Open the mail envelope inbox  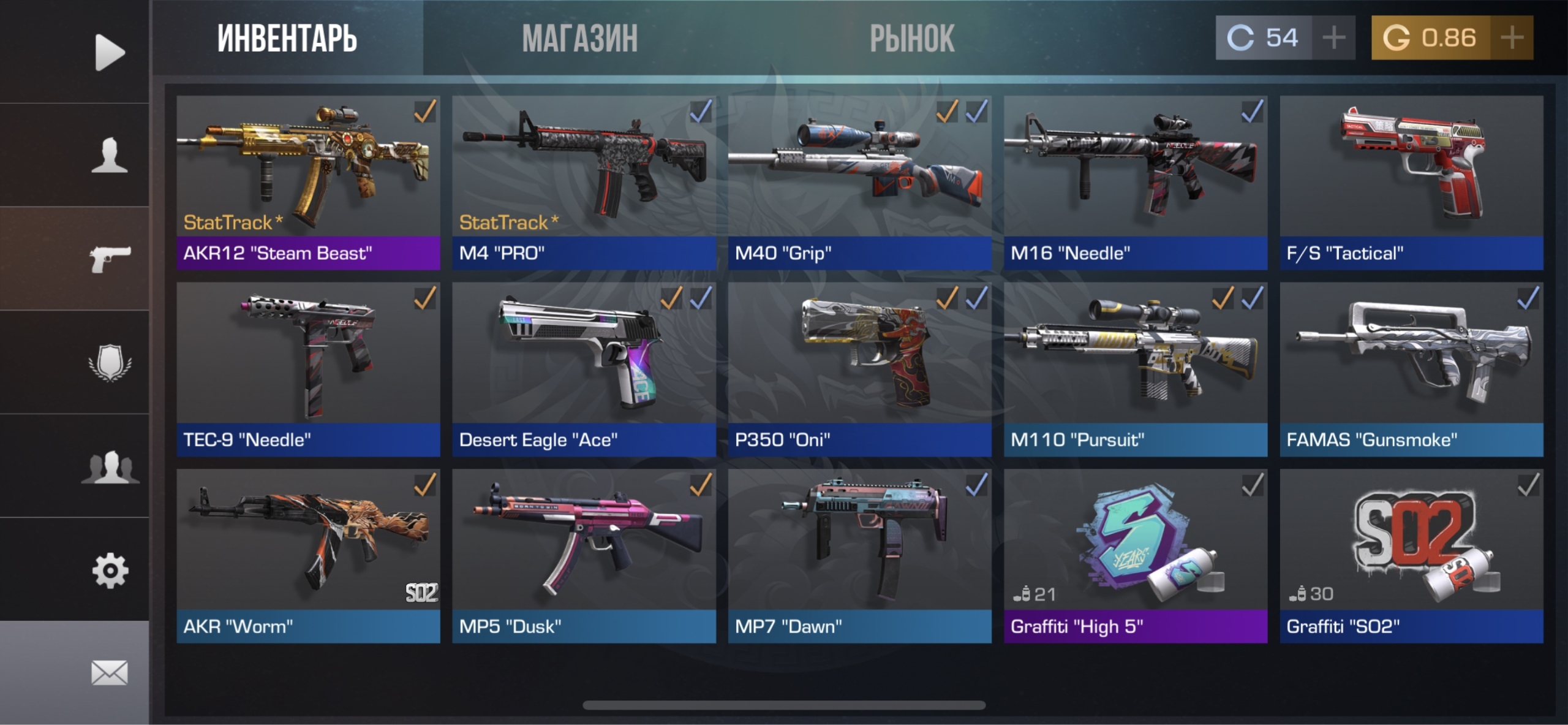110,672
